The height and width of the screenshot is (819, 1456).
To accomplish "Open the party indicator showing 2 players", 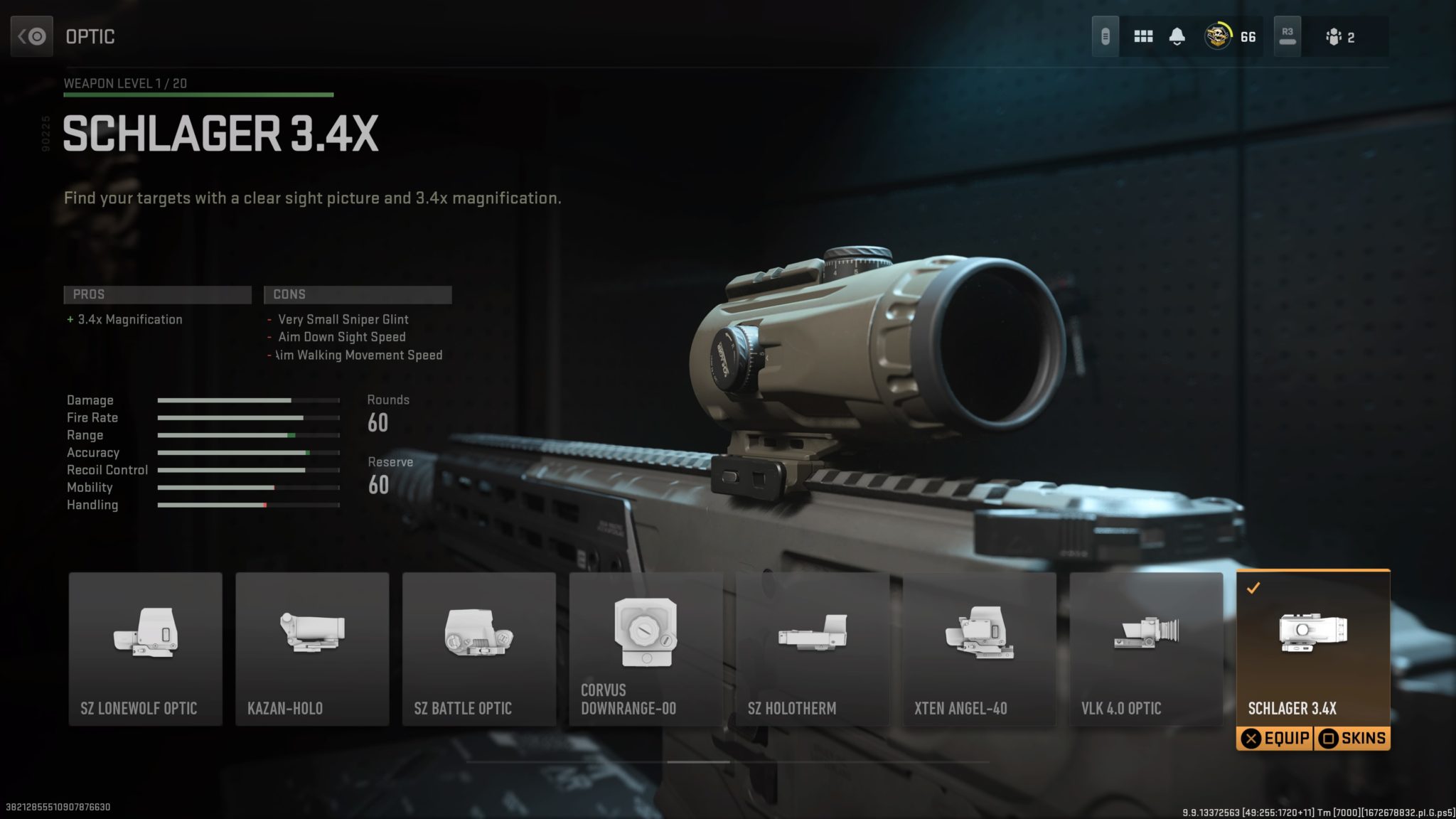I will pyautogui.click(x=1340, y=36).
